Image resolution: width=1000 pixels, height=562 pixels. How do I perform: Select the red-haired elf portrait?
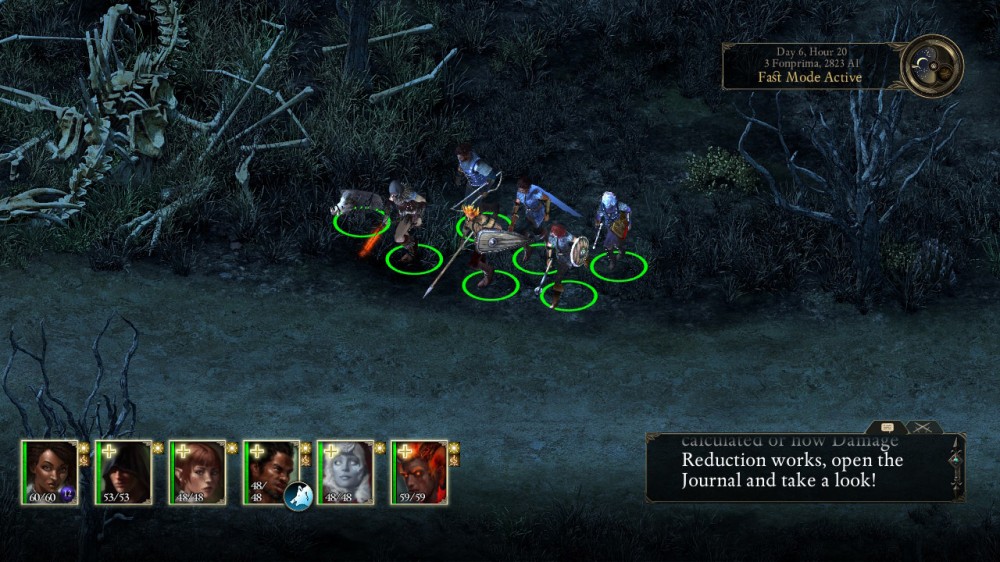click(x=198, y=471)
